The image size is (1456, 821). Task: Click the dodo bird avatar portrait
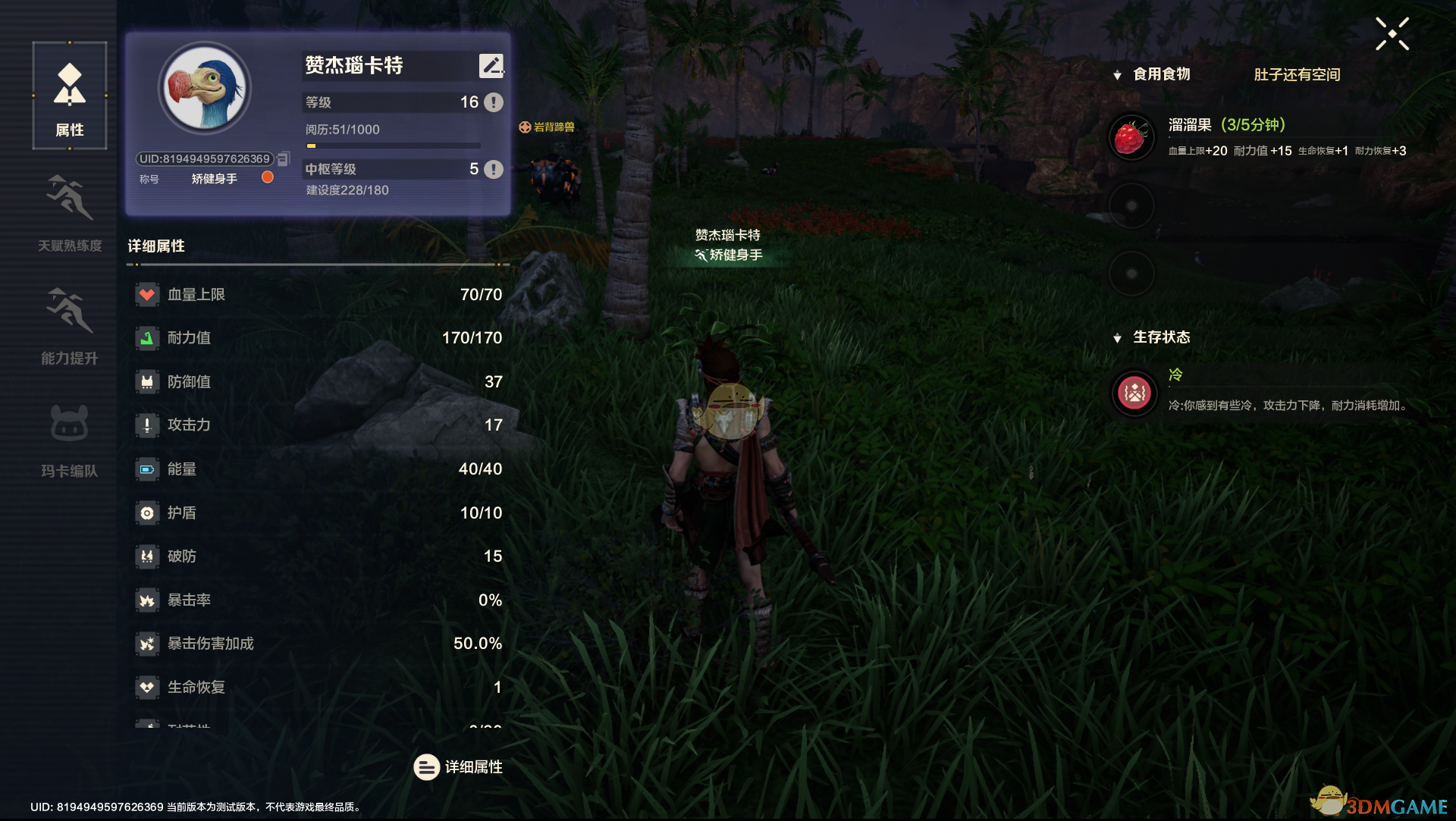(x=205, y=89)
